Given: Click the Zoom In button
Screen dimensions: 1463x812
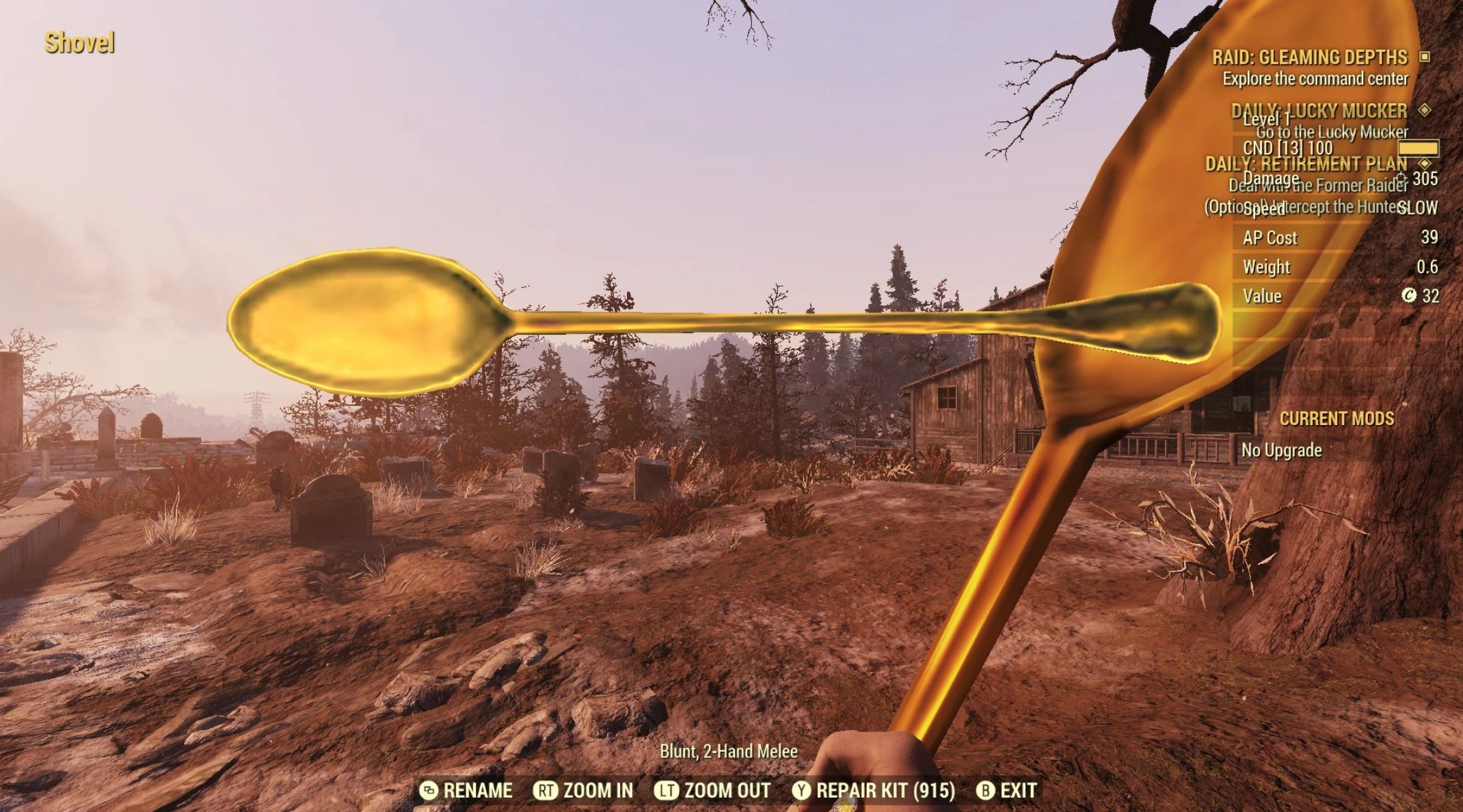Looking at the screenshot, I should pos(583,791).
